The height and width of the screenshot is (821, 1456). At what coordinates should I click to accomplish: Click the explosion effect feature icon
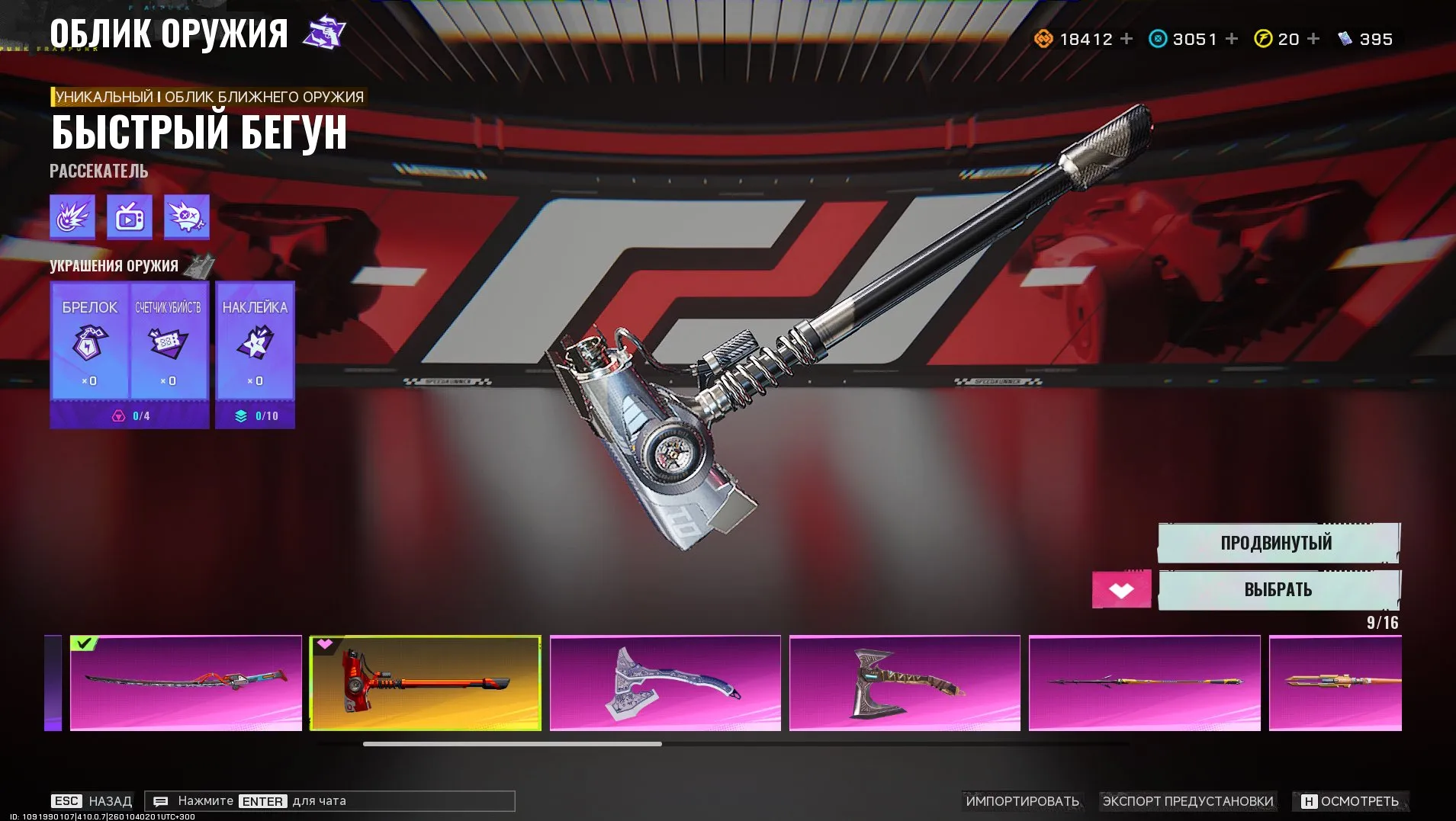tap(72, 217)
